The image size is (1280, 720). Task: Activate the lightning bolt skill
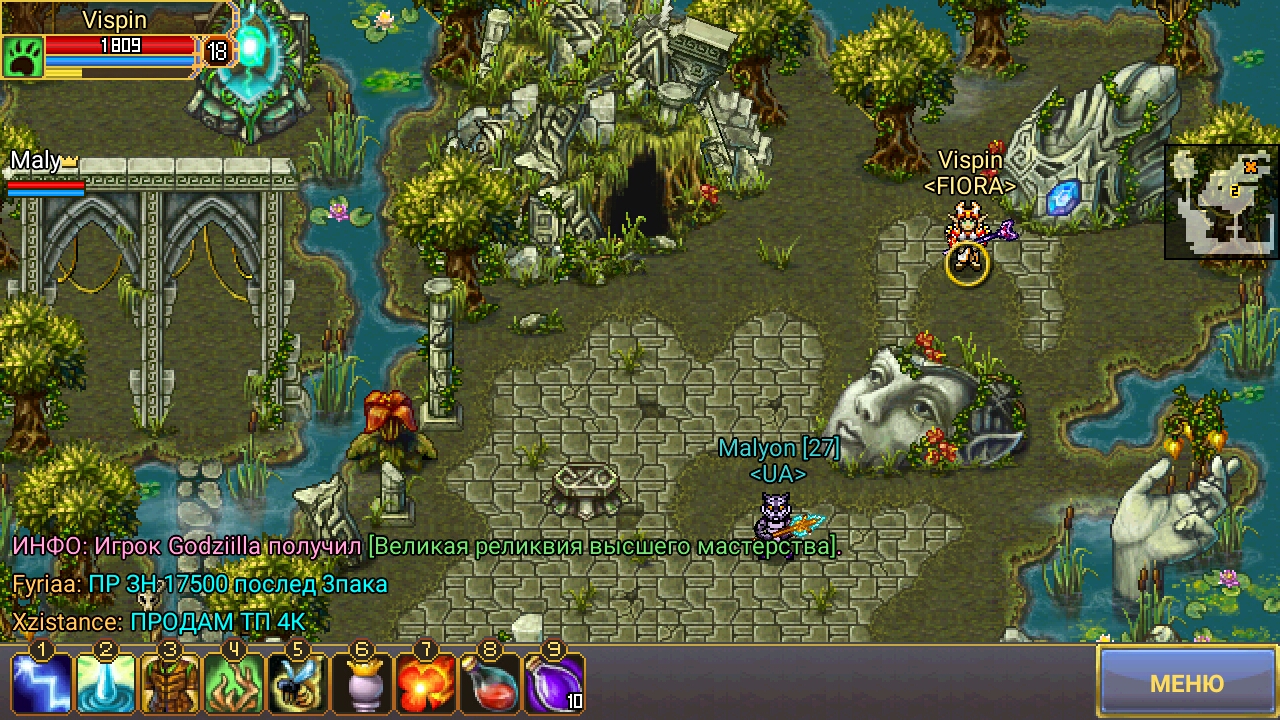click(42, 683)
